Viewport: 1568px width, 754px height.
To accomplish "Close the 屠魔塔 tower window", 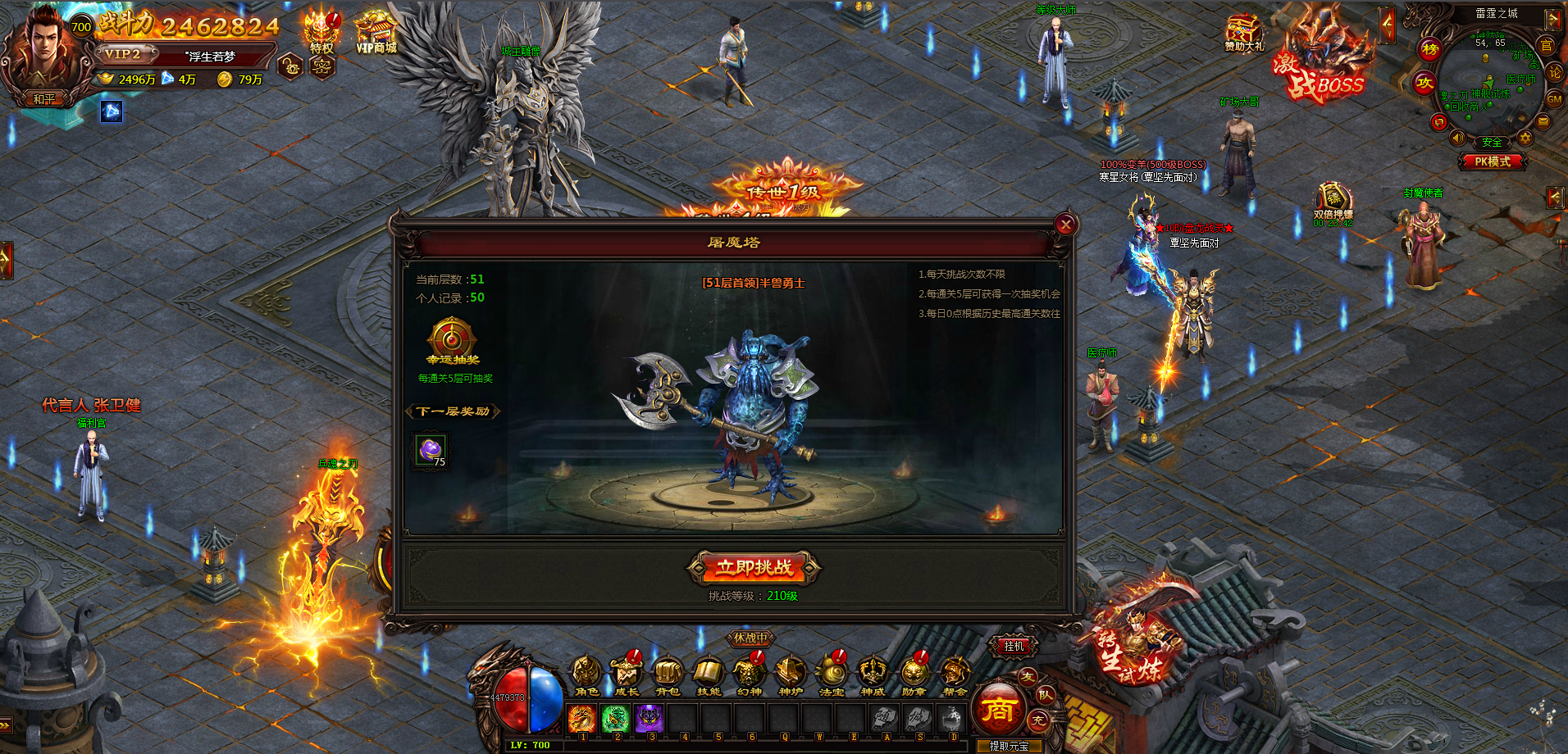I will 1064,225.
